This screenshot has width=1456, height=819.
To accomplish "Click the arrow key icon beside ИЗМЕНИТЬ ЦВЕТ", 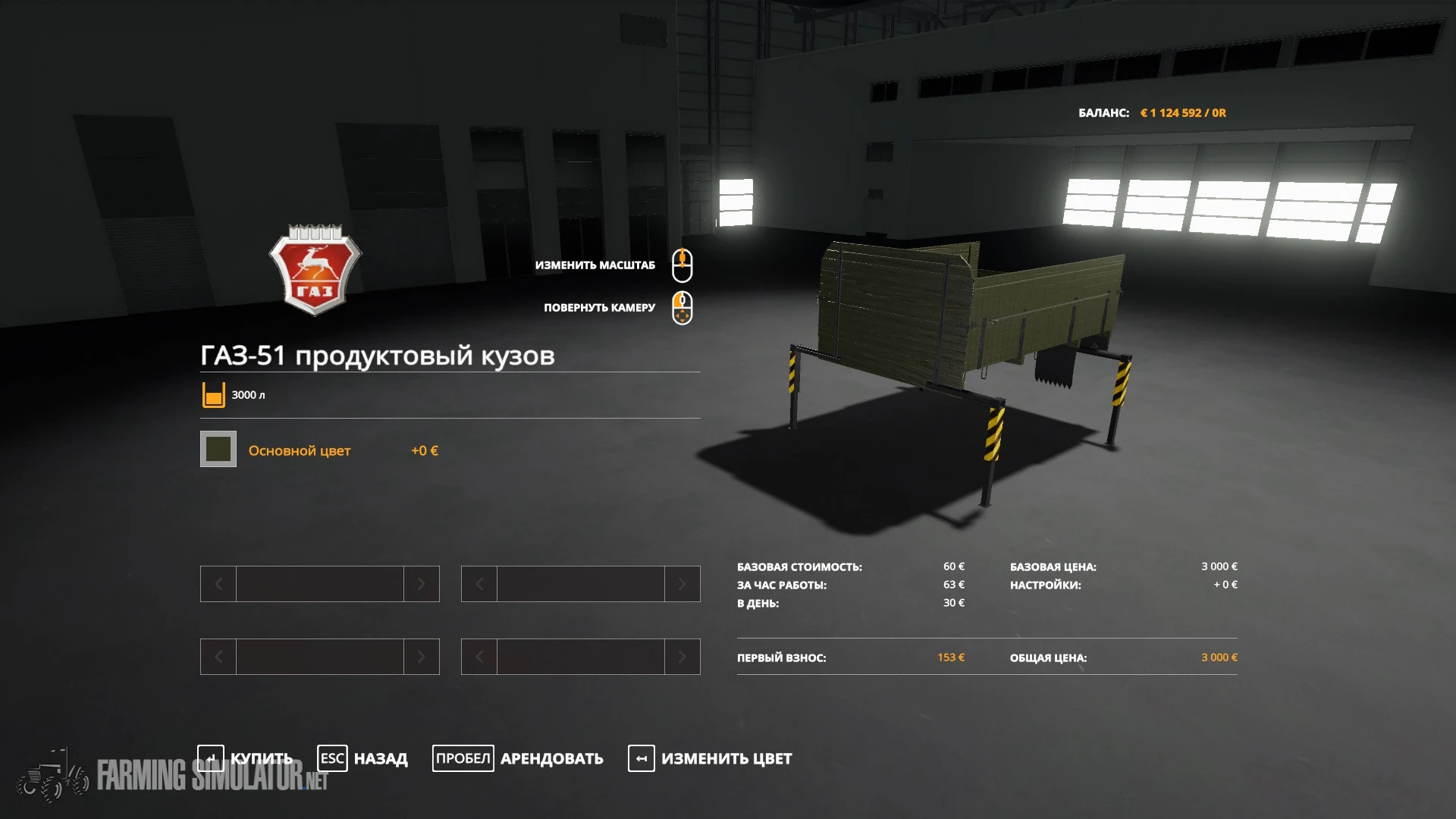I will (x=641, y=758).
